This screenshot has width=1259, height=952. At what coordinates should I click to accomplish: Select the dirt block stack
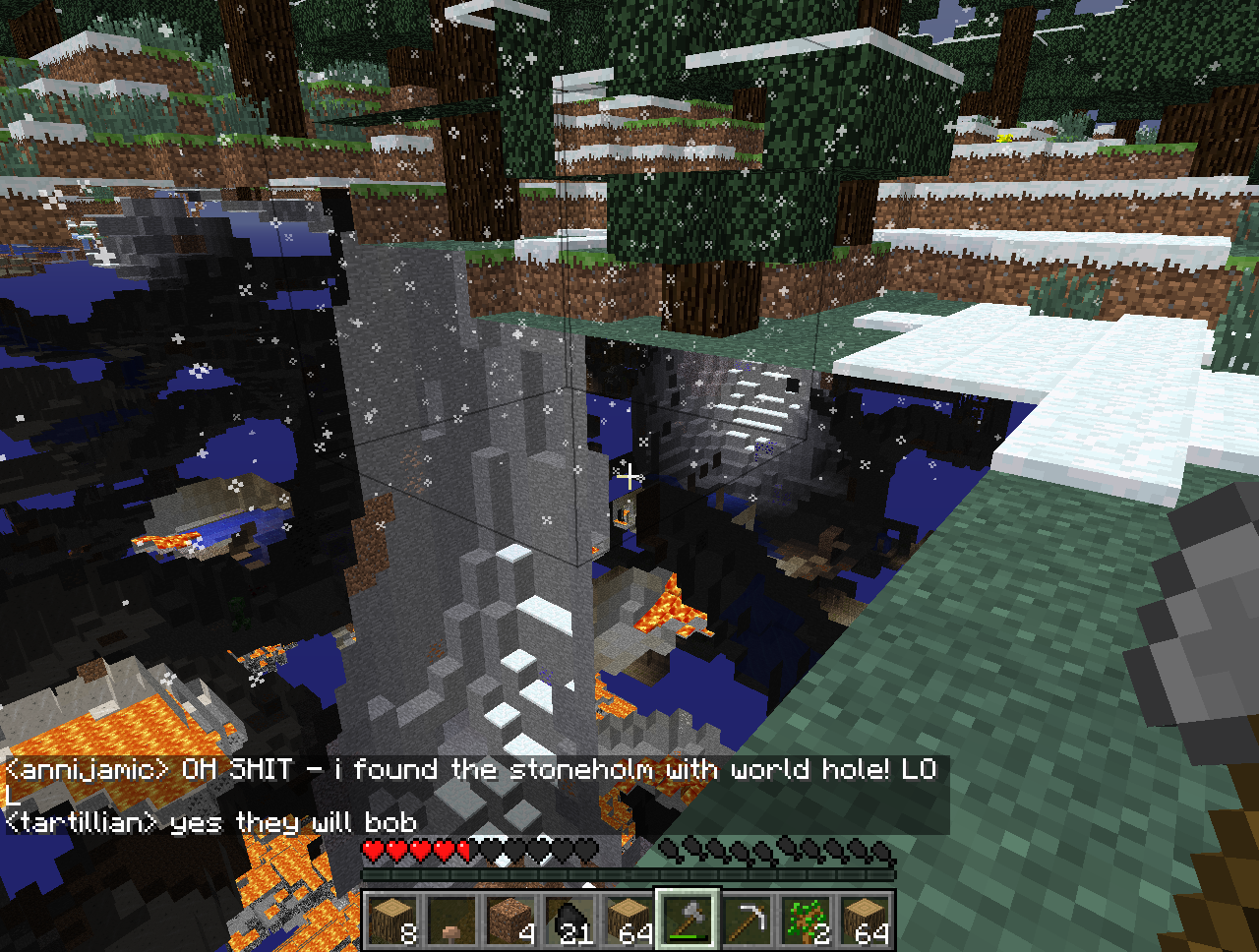[x=510, y=921]
